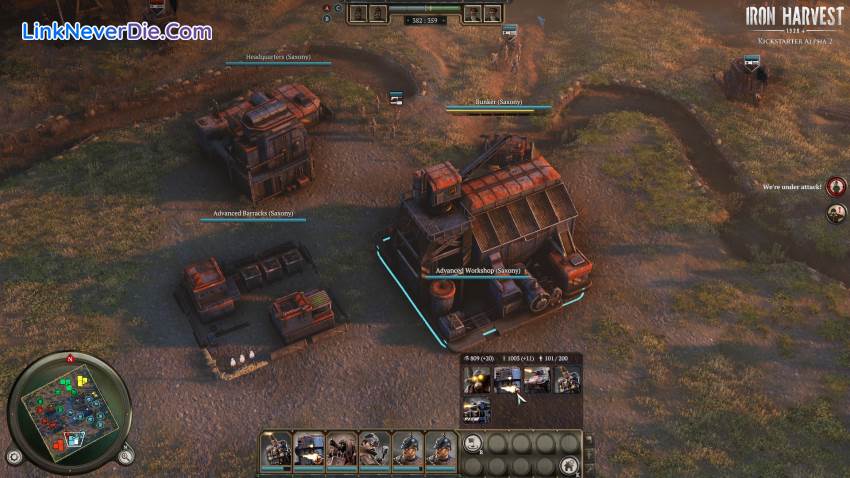Screen dimensions: 850x478
Task: Click the building command button at bottom right
Action: pyautogui.click(x=570, y=463)
